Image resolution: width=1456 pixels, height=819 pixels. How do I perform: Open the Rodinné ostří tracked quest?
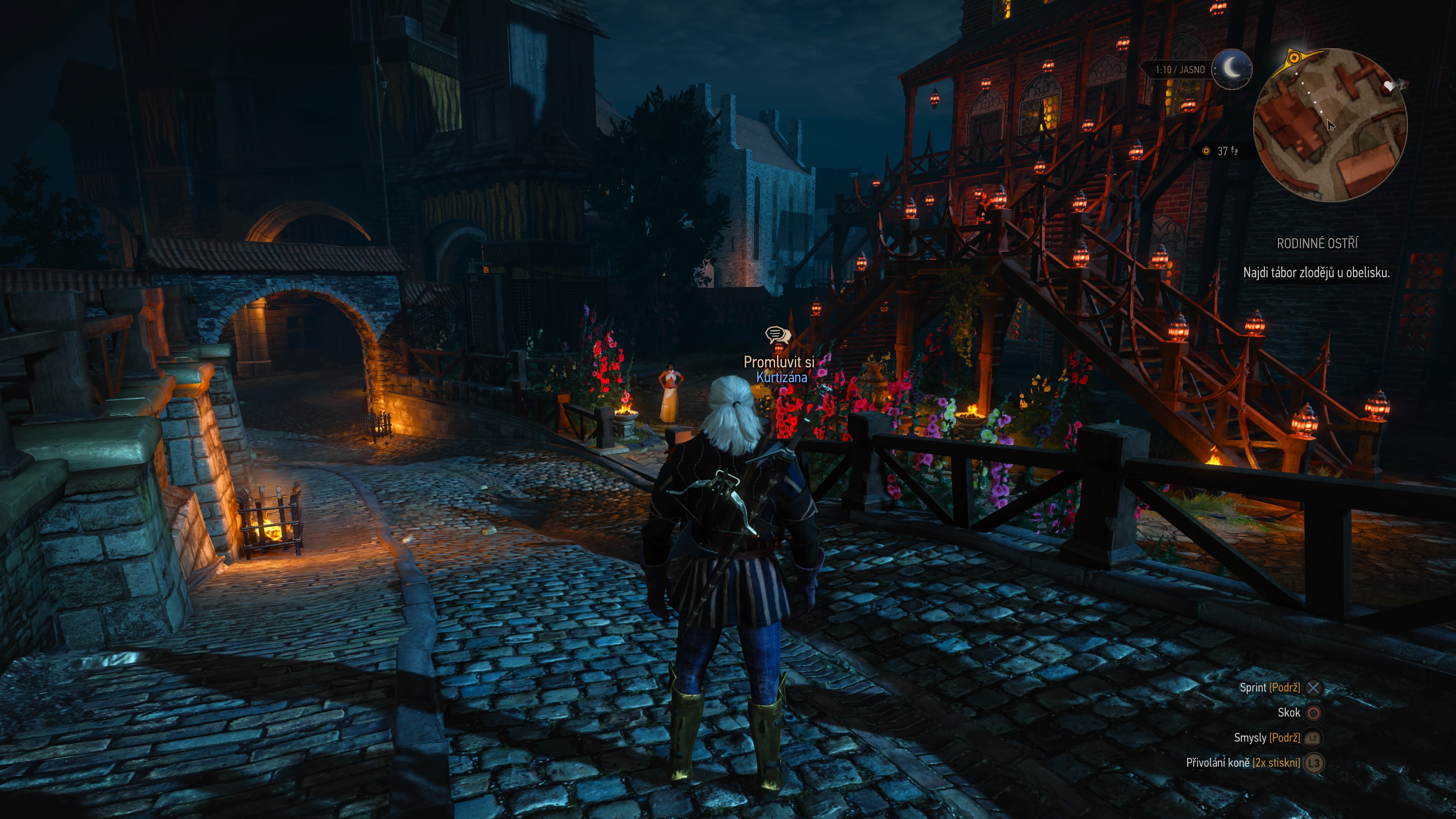point(1317,243)
